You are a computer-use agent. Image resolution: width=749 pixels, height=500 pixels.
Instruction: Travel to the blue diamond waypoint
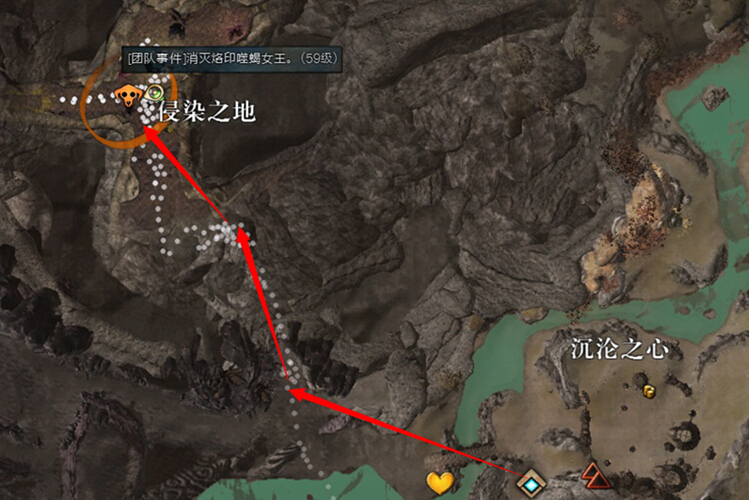(x=530, y=484)
